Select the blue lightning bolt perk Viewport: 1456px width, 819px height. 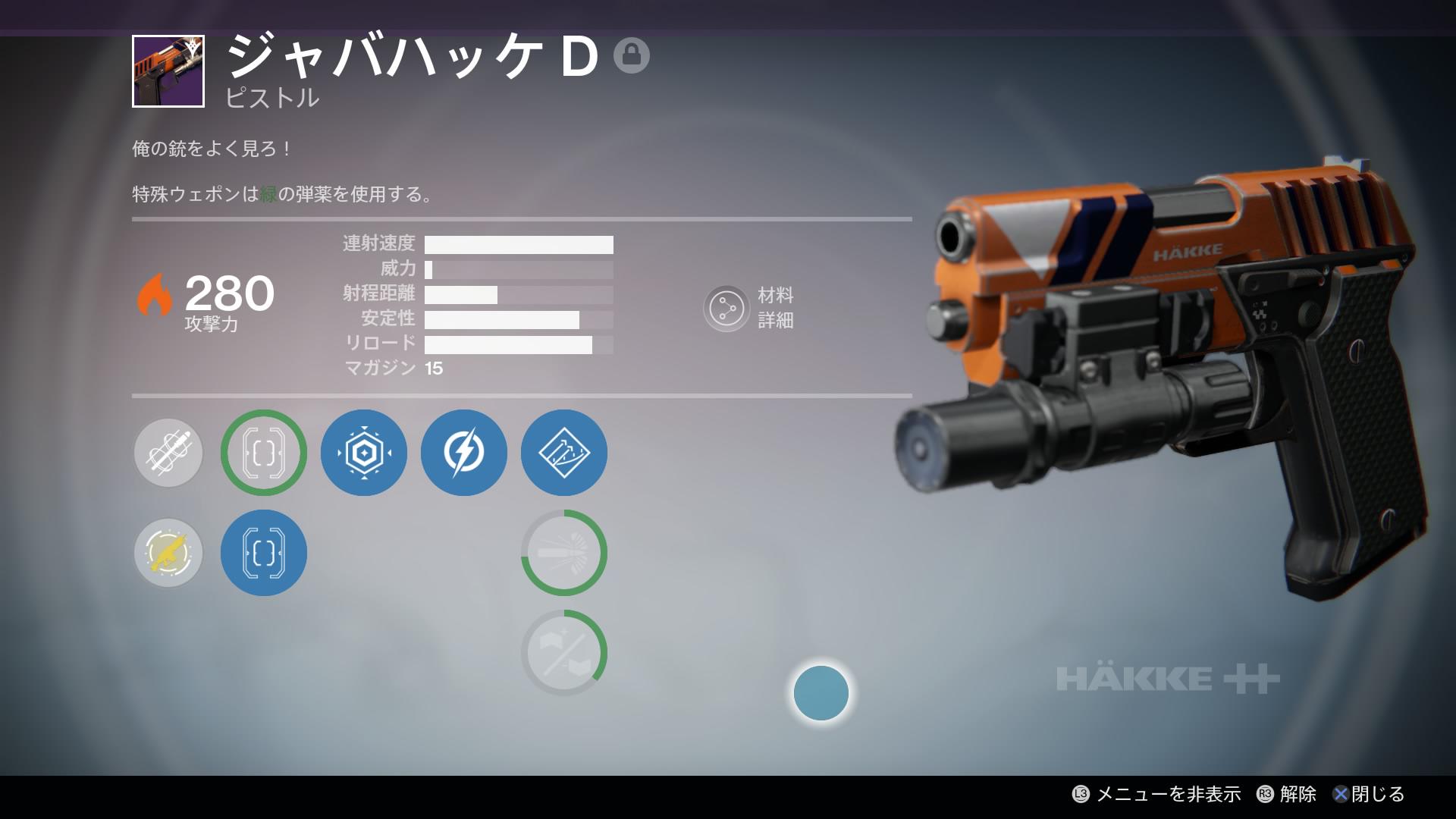[x=464, y=453]
